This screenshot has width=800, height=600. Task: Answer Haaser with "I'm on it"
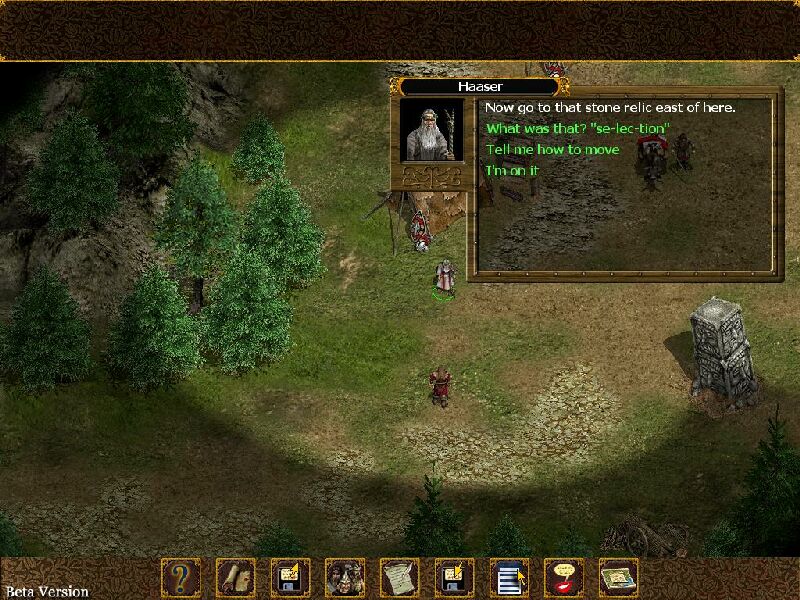[512, 171]
